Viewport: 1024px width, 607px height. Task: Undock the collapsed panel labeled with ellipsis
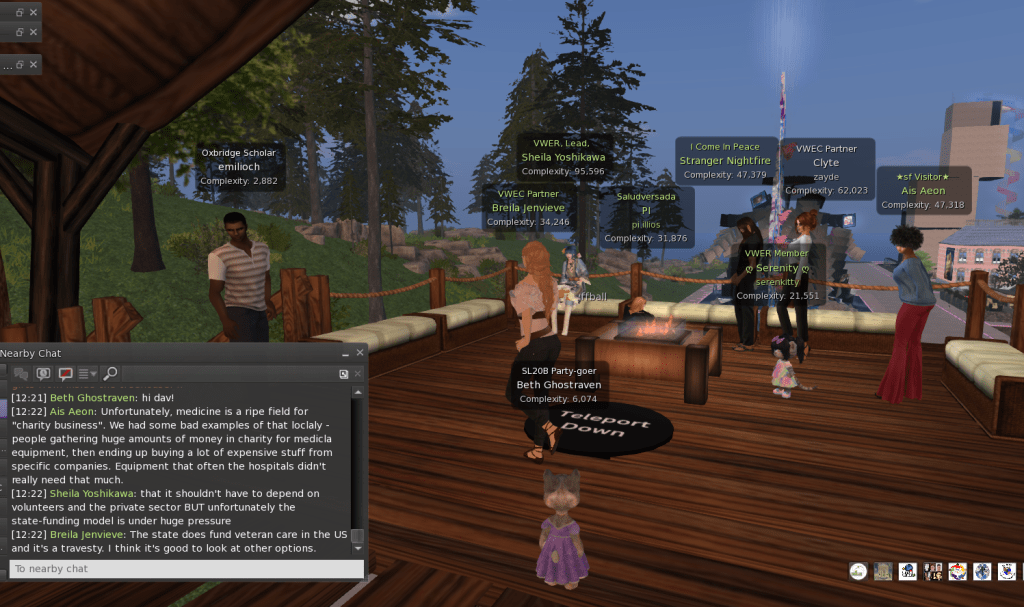[19, 64]
